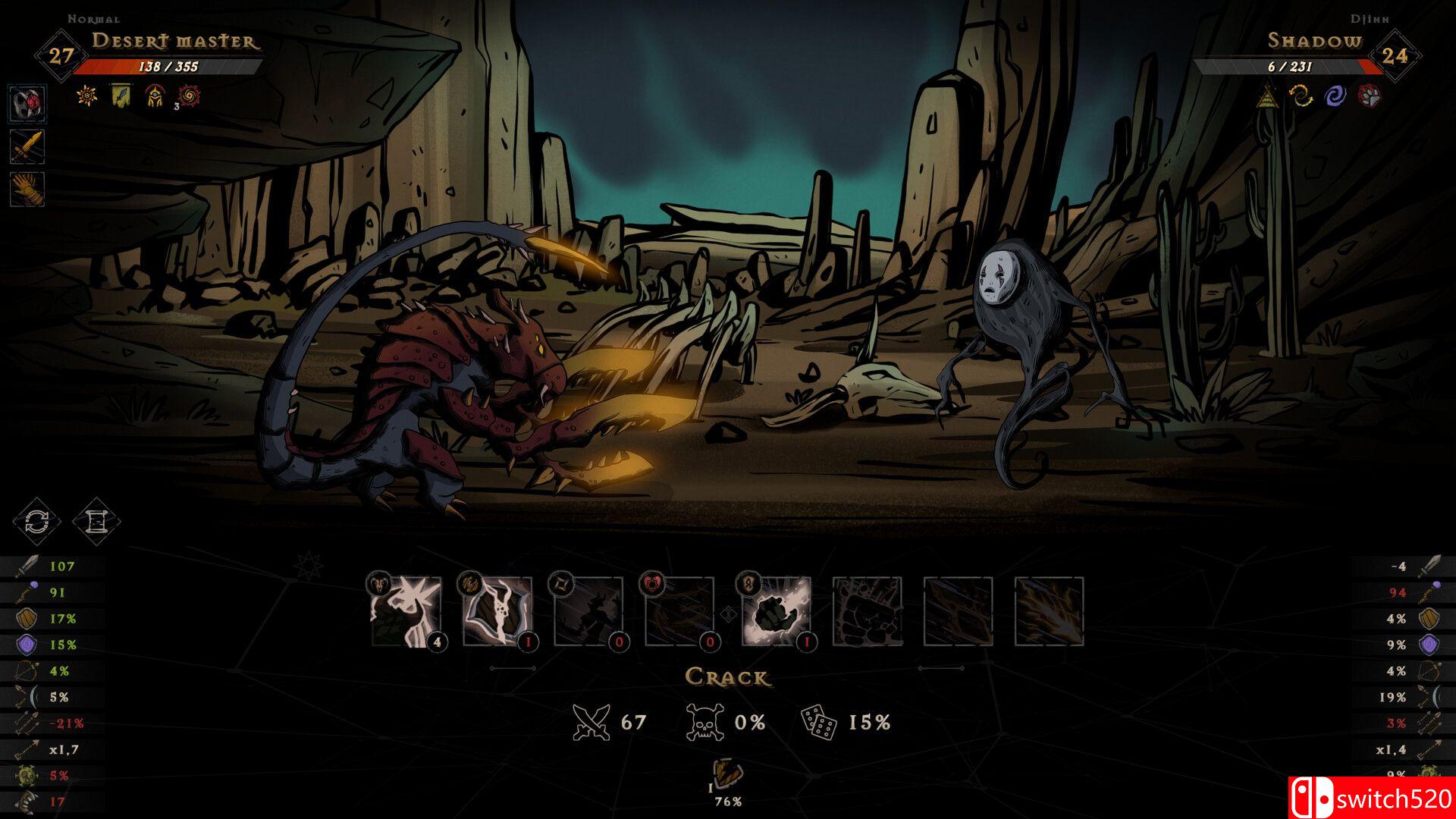Pick the dimmed stone fist skill
This screenshot has height=819, width=1456.
point(868,611)
